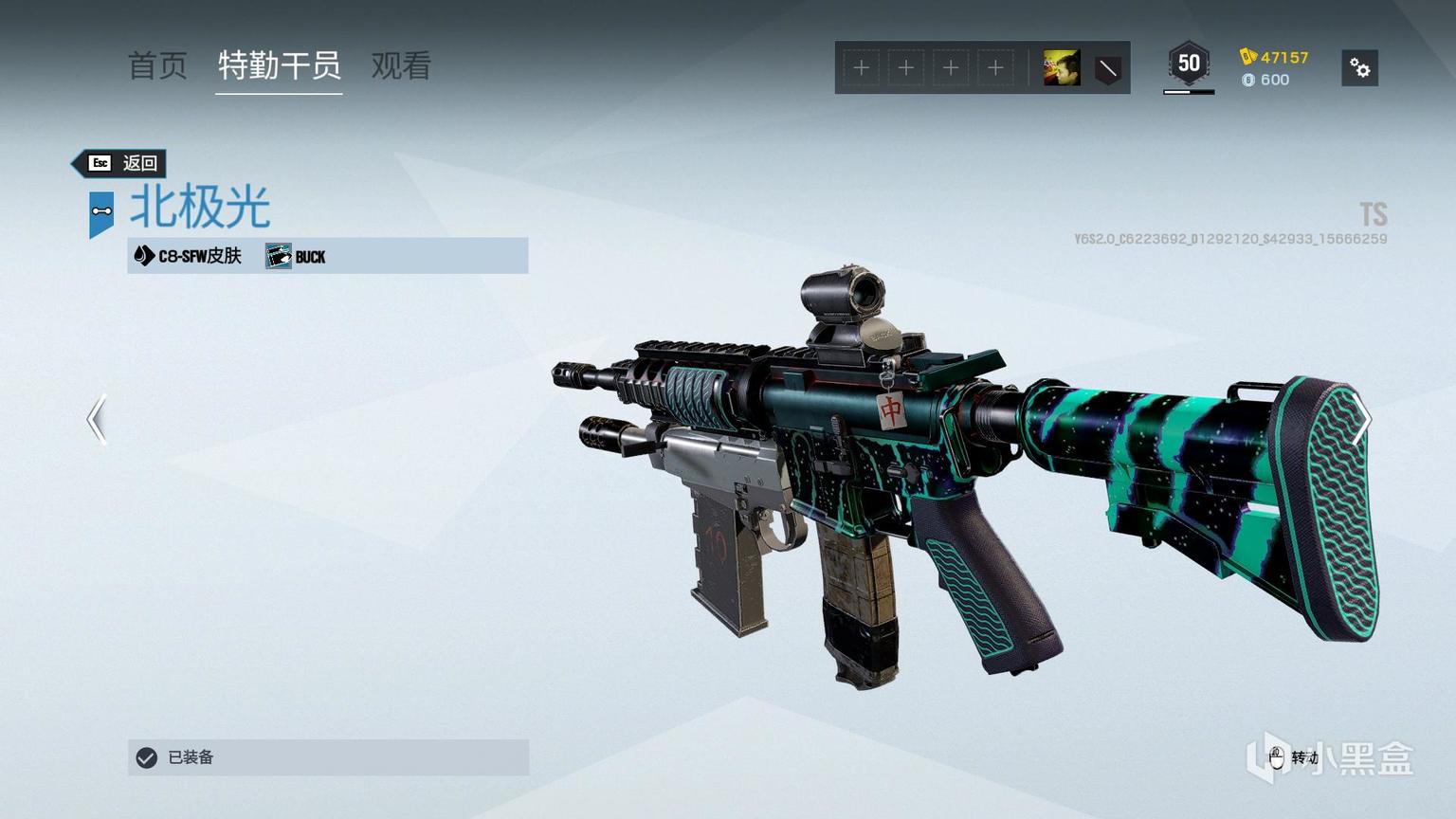
Task: Open the level 50 profile badge
Action: pos(1189,64)
